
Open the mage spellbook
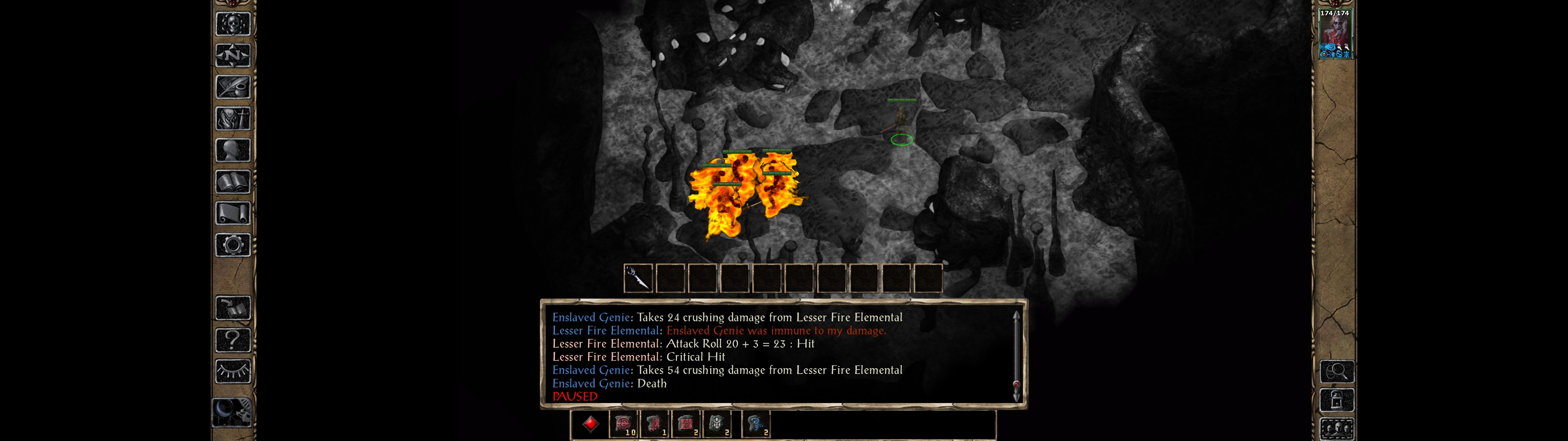[232, 182]
